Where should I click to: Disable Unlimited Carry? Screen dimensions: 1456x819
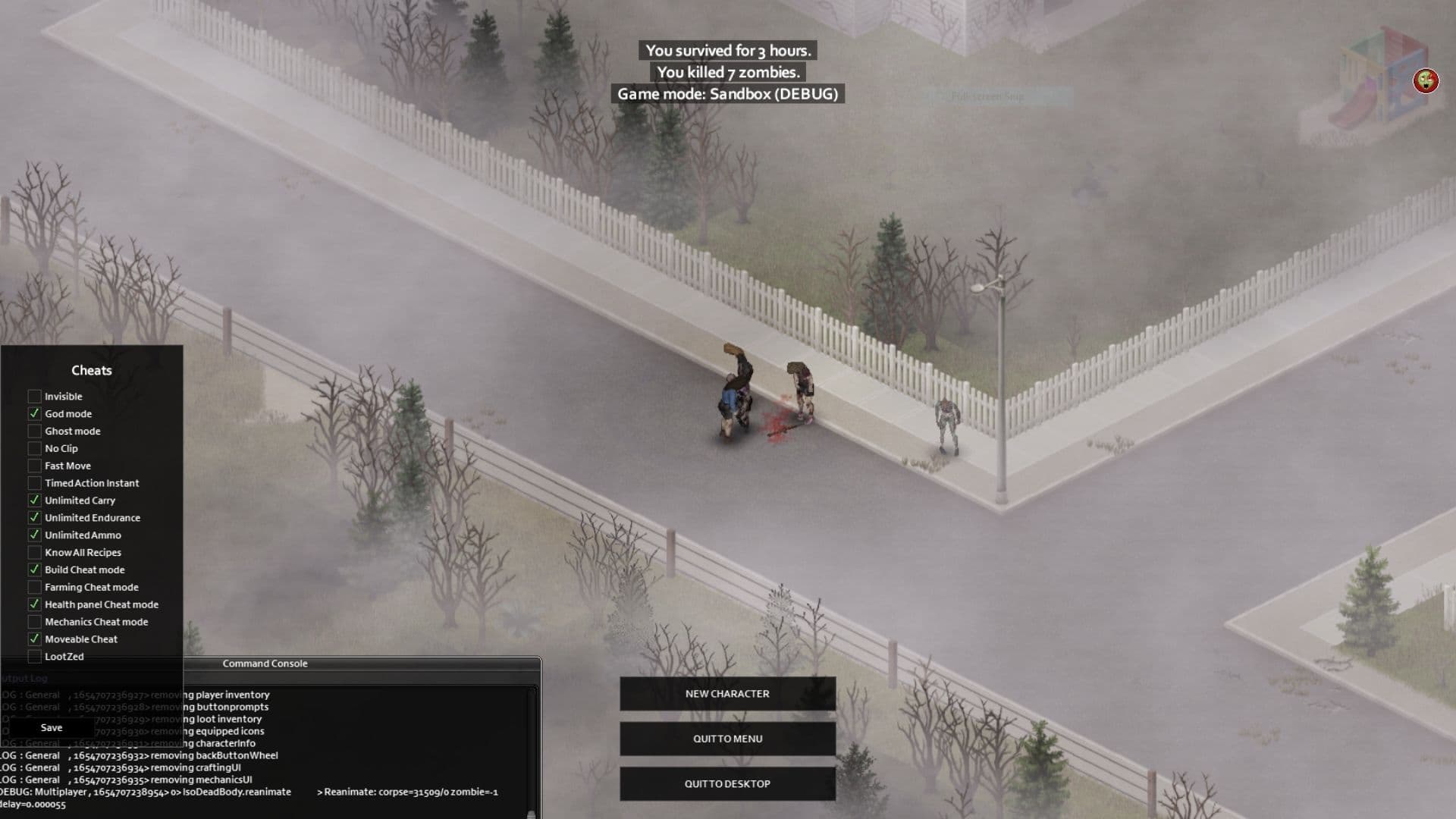(35, 500)
